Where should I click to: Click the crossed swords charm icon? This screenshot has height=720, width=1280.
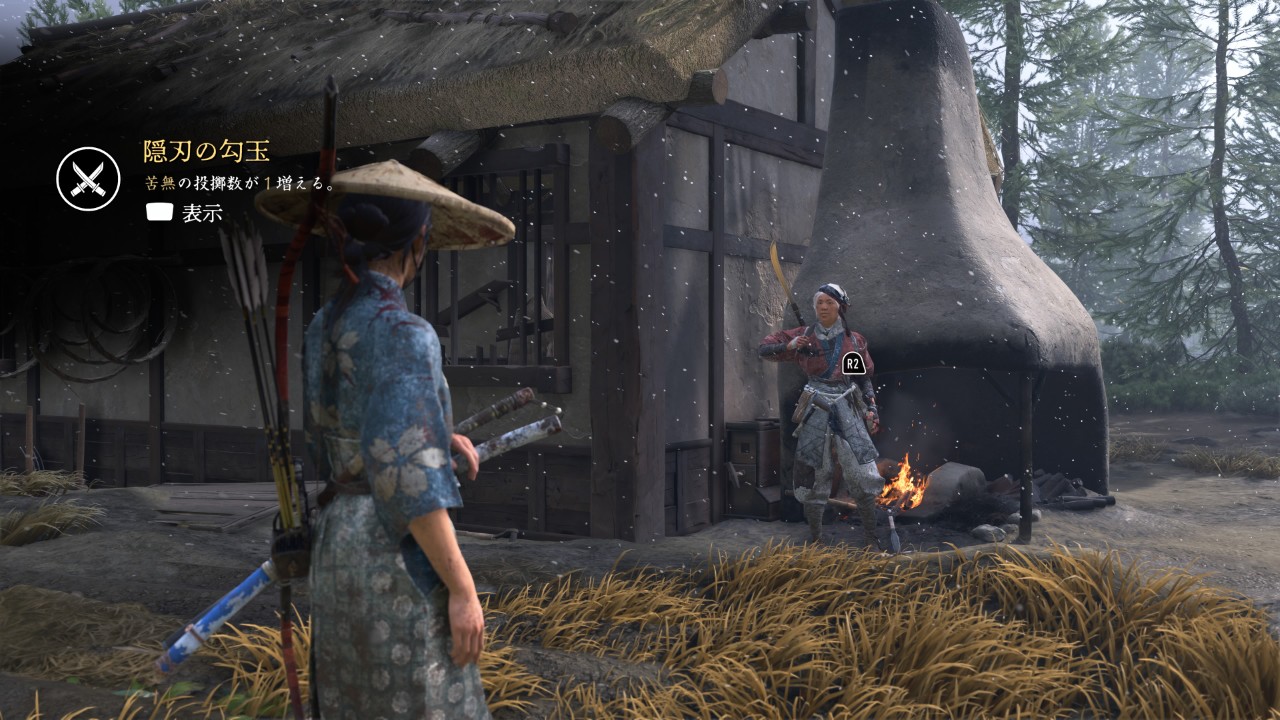point(88,179)
